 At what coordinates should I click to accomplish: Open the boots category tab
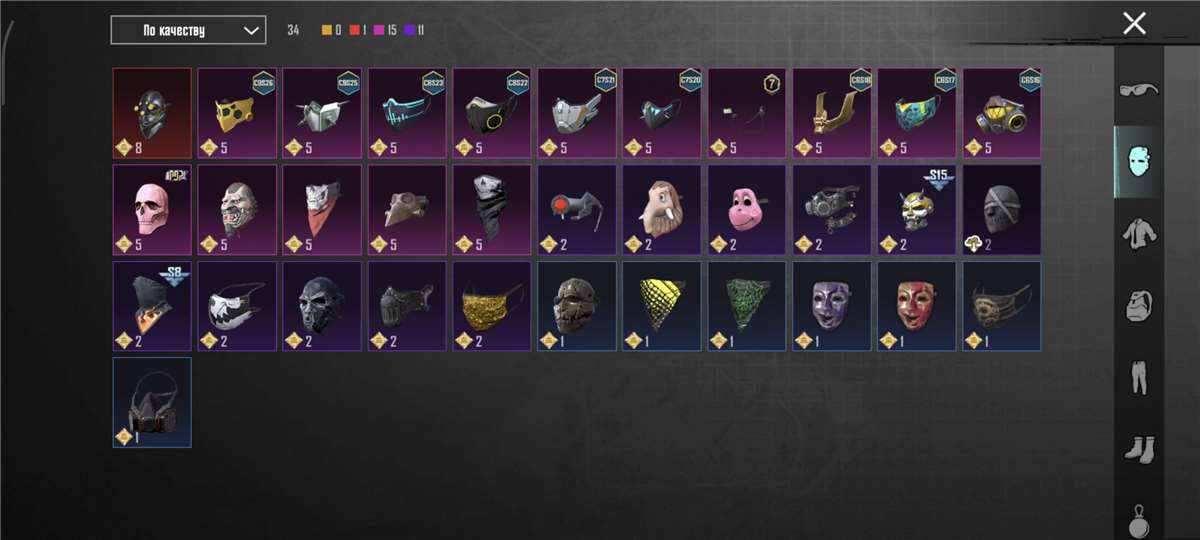click(1138, 447)
